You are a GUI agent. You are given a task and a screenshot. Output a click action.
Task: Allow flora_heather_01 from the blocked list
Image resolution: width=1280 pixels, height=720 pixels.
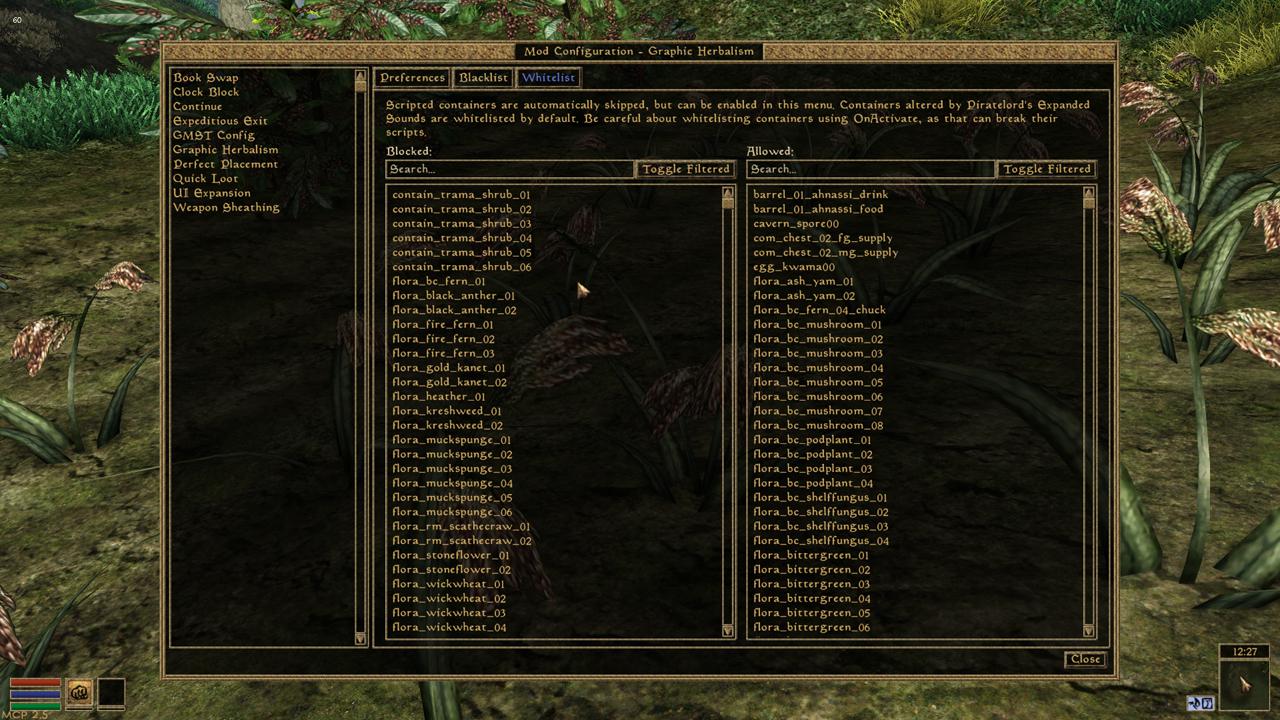(438, 396)
